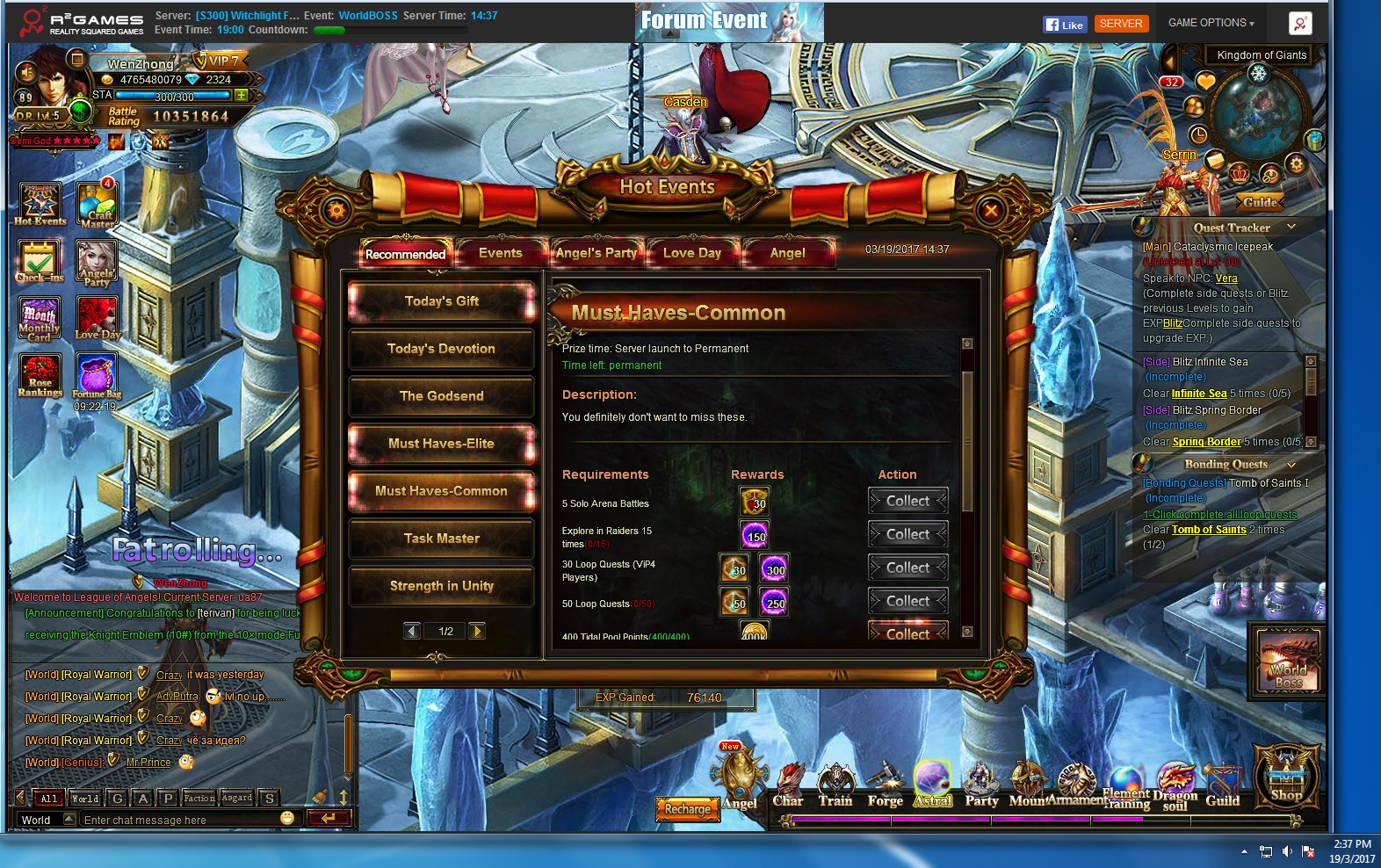Open the Task Master entry

click(442, 539)
